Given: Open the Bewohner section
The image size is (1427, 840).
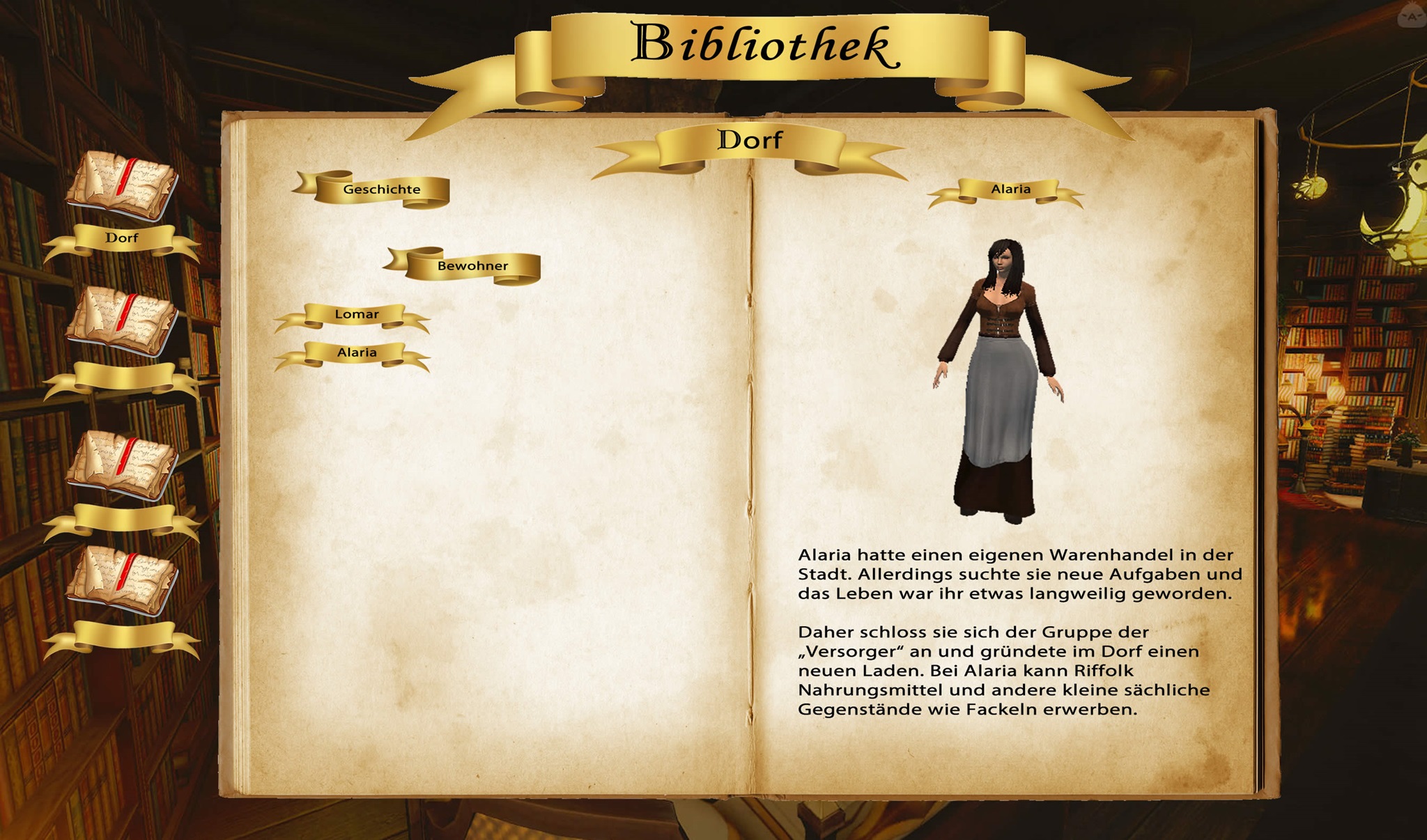Looking at the screenshot, I should tap(472, 266).
